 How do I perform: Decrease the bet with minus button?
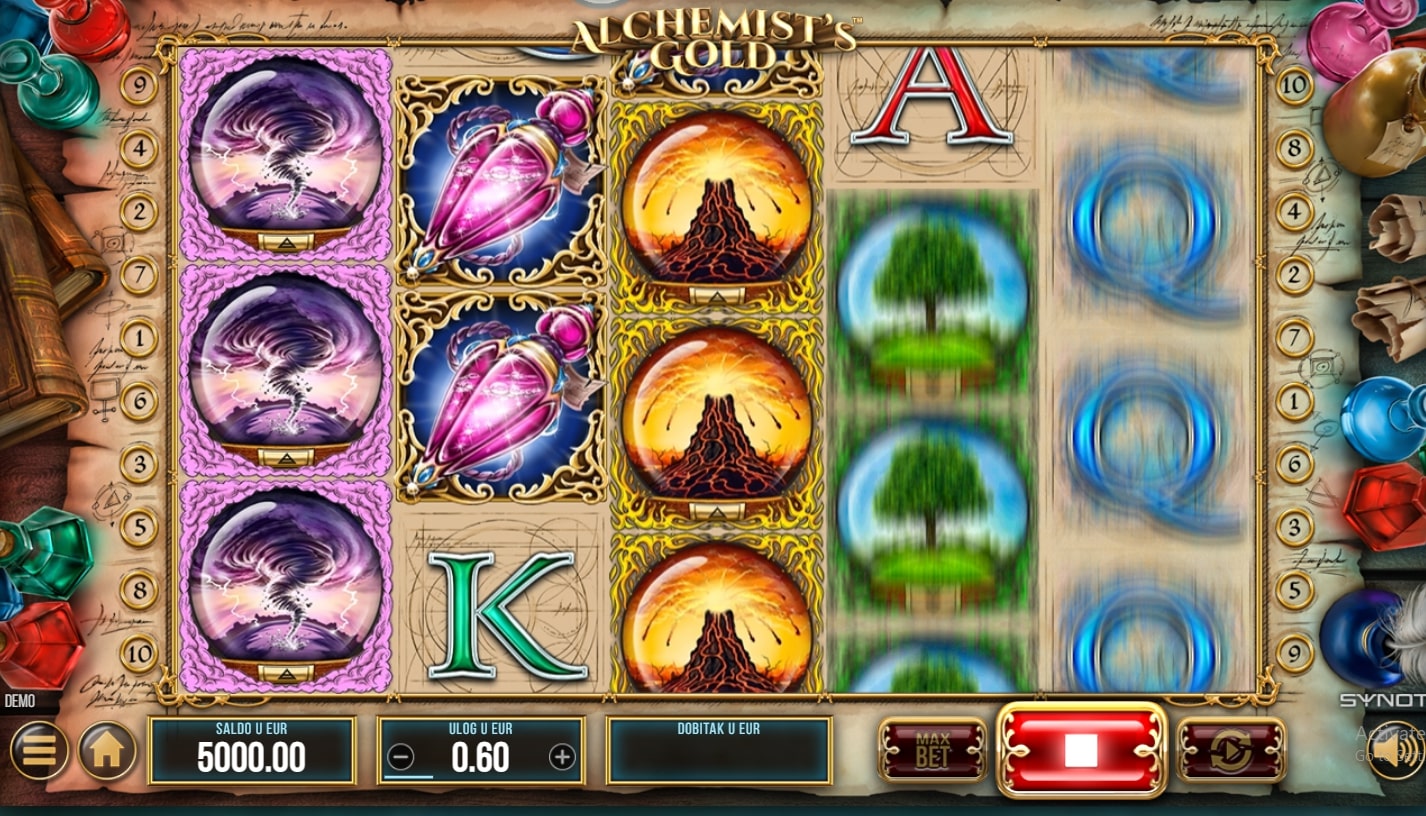point(400,757)
